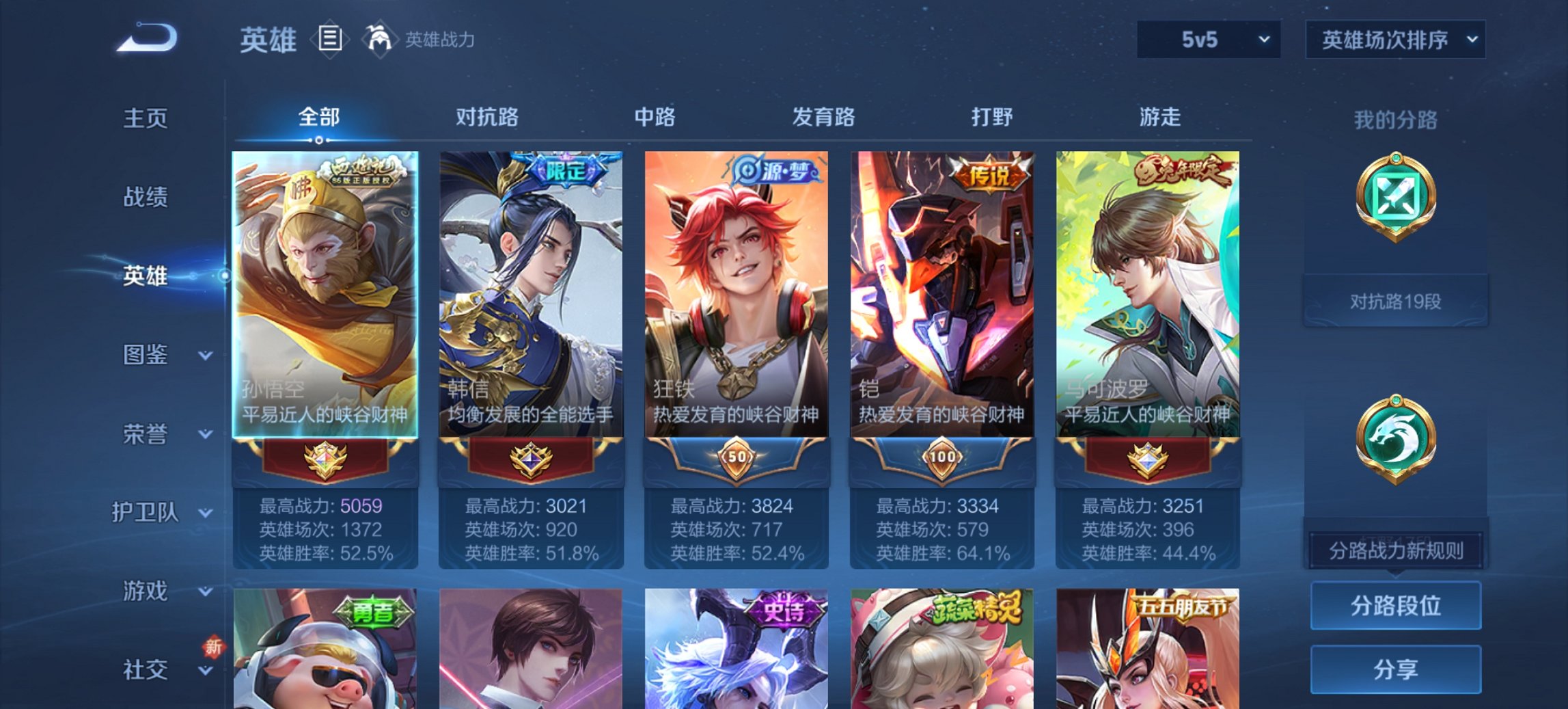Click 狂铁's level 50 badge
Screen dimensions: 1568x709
[738, 458]
